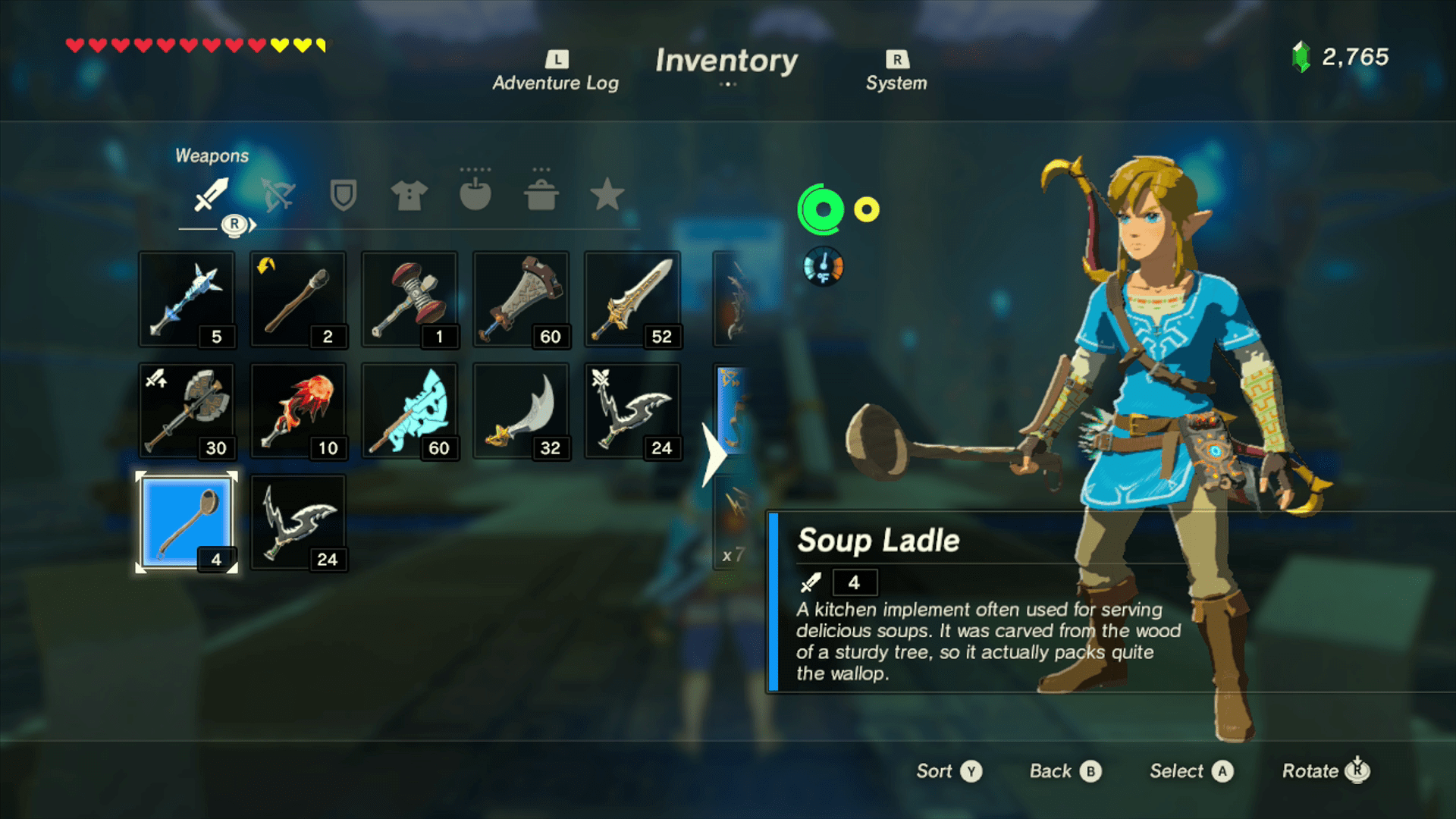Open the bow category in the inventory
Screen dimensions: 1456x819
click(278, 196)
